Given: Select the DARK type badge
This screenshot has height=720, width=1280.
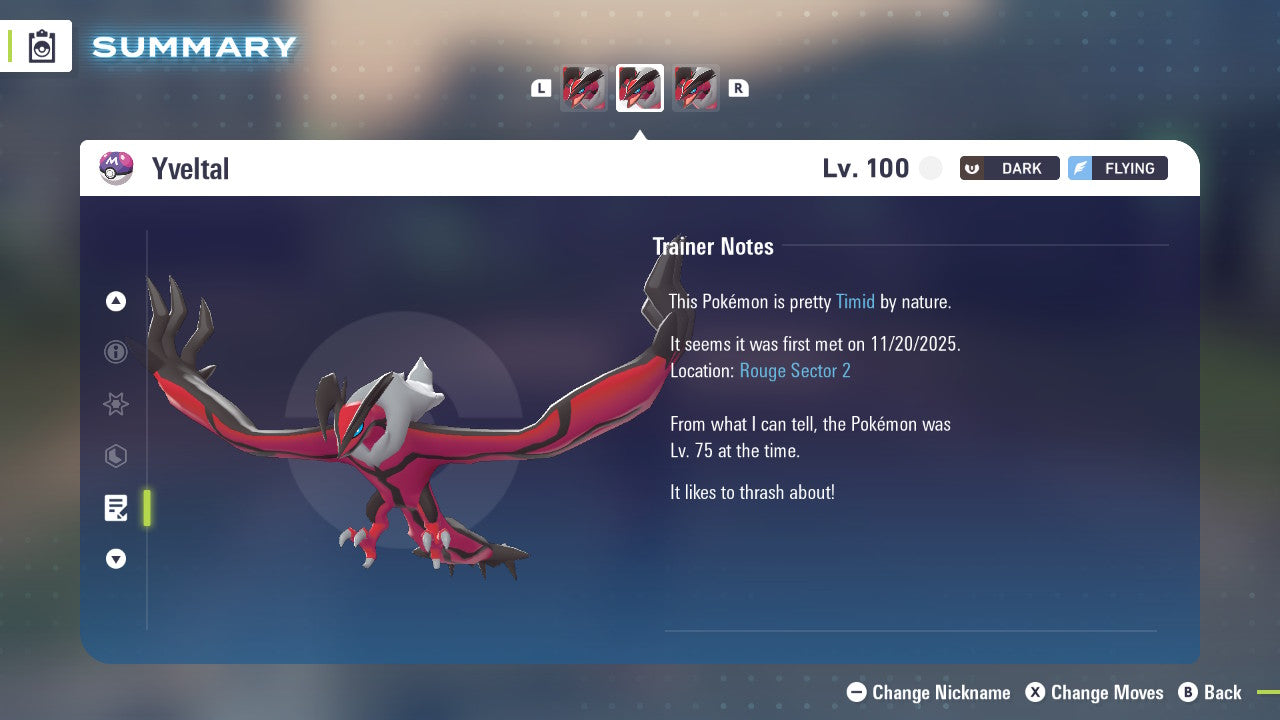Looking at the screenshot, I should pyautogui.click(x=1009, y=168).
